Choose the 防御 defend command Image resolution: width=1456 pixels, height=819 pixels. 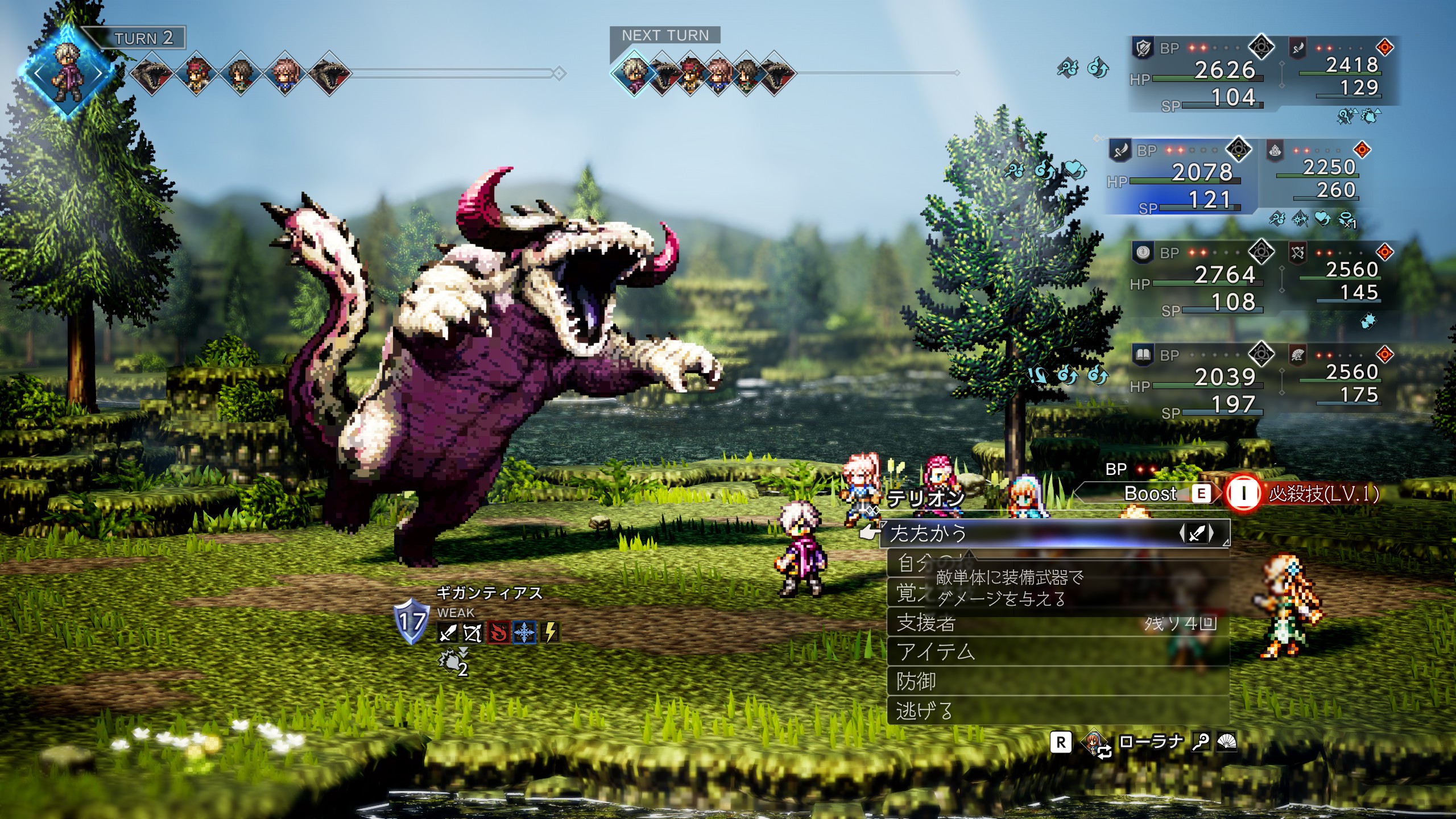coord(916,681)
